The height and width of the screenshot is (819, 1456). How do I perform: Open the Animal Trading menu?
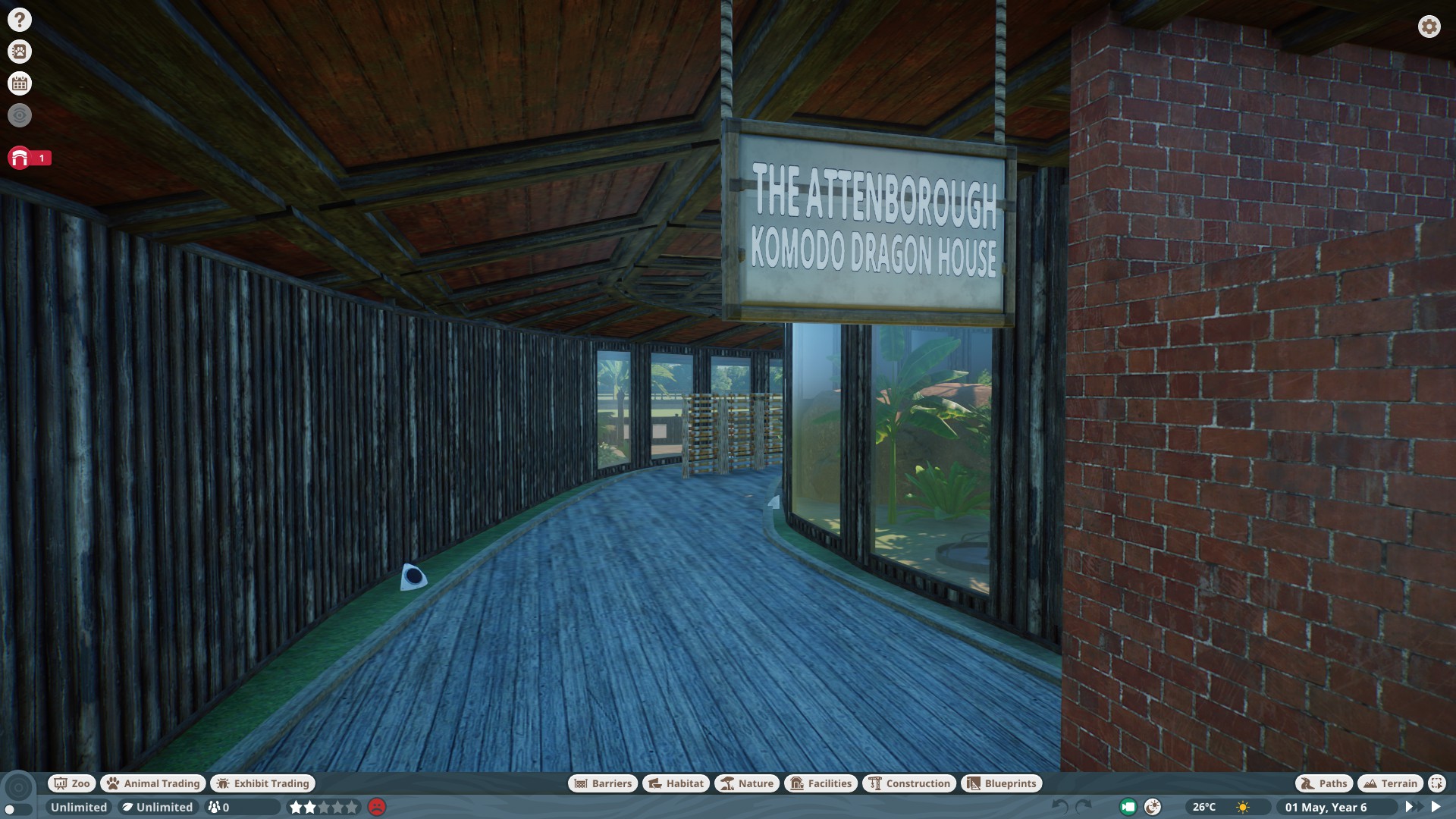click(152, 783)
